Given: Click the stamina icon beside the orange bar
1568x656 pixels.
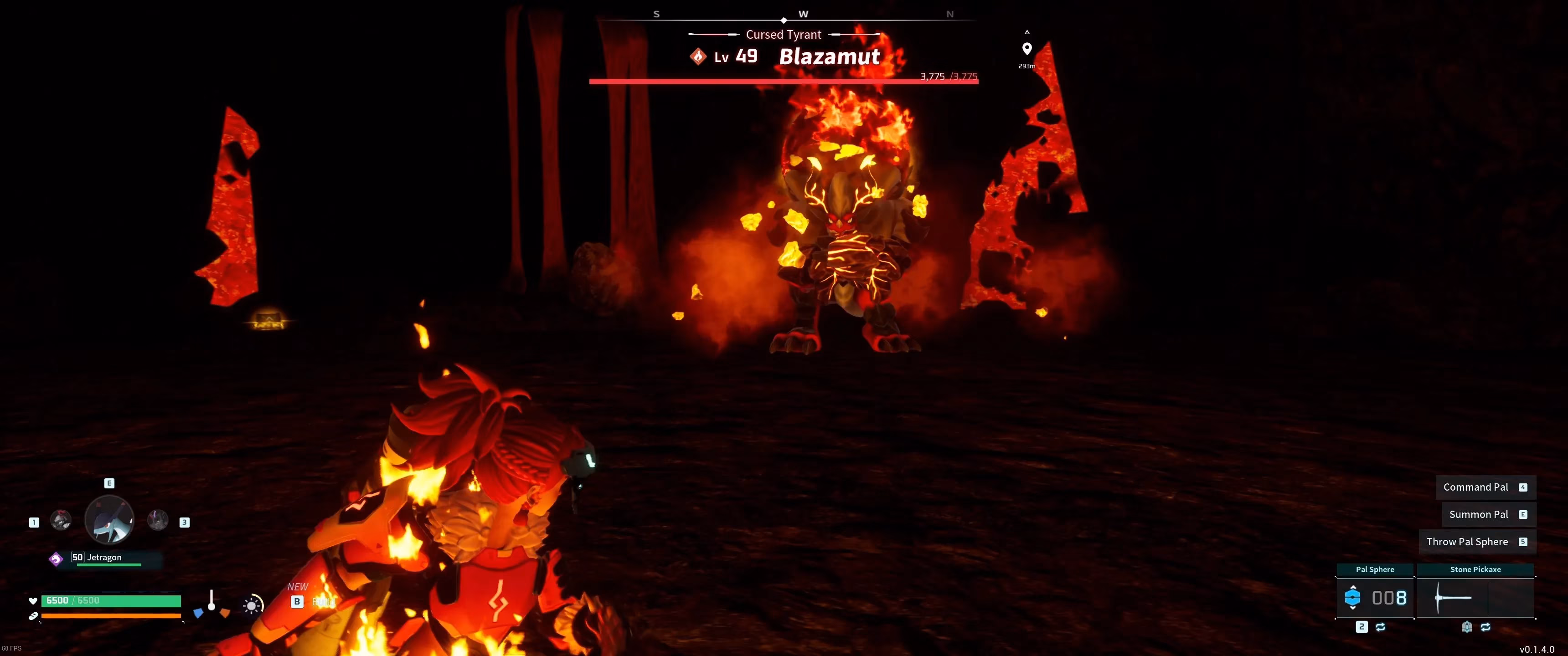Looking at the screenshot, I should click(34, 615).
